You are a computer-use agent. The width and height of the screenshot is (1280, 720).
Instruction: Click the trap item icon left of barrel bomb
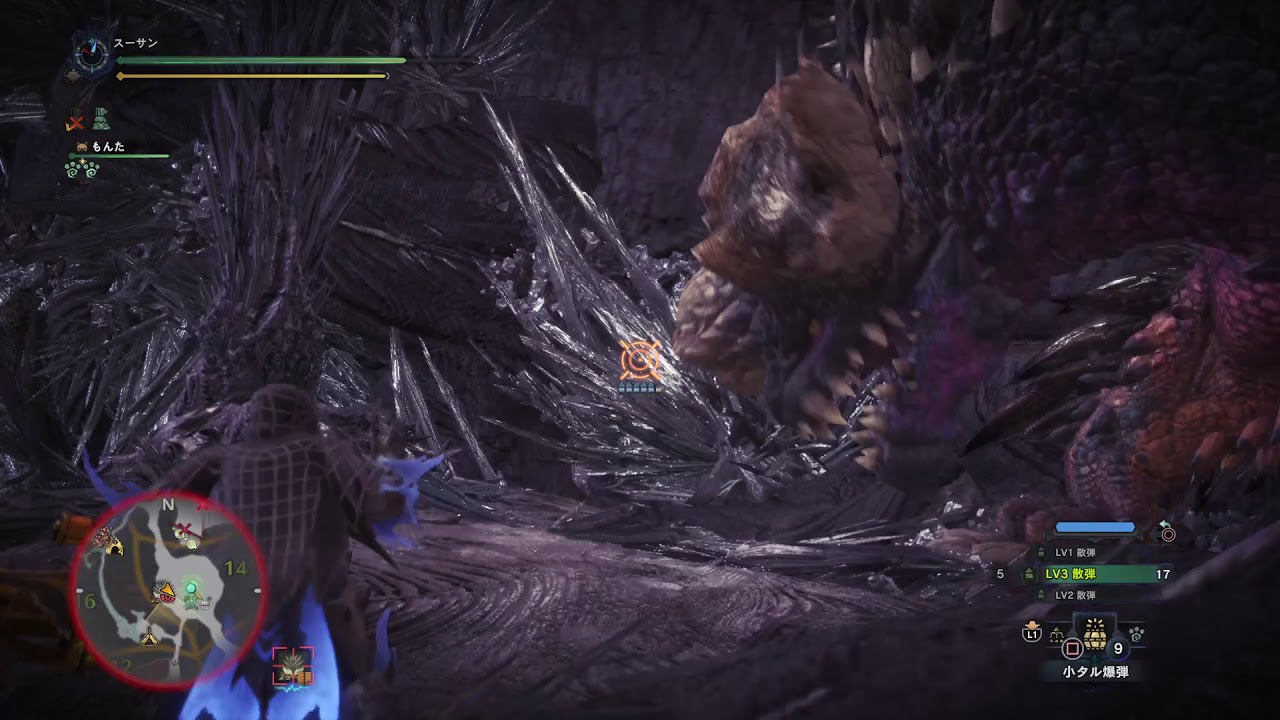[1057, 634]
